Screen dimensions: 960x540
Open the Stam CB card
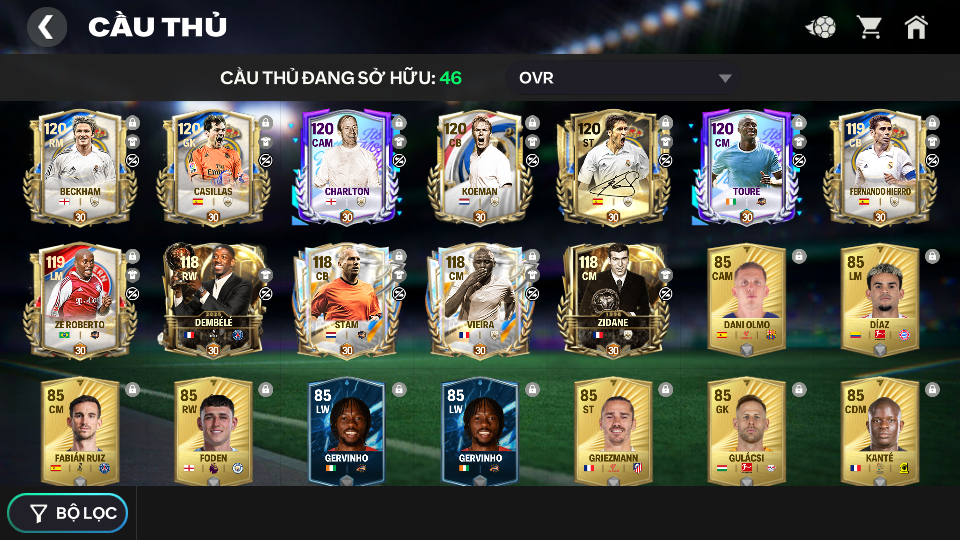coord(346,298)
